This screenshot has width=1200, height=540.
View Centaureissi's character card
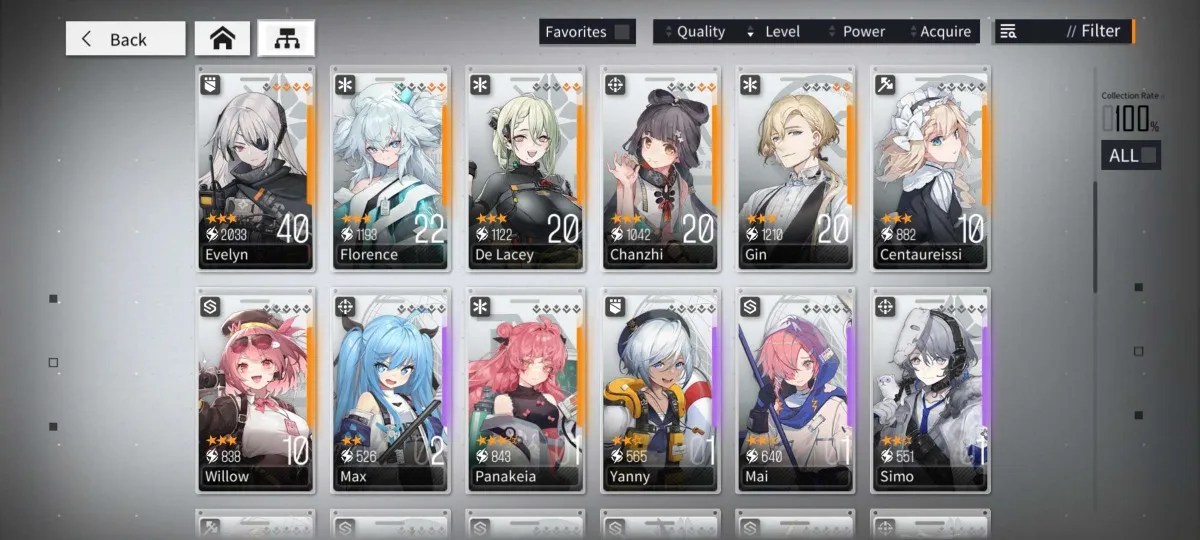[930, 168]
